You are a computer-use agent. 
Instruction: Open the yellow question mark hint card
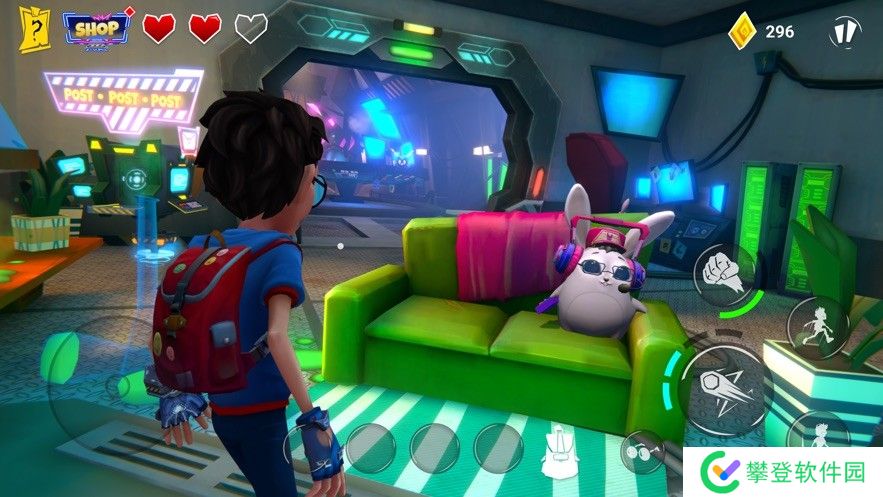click(33, 29)
